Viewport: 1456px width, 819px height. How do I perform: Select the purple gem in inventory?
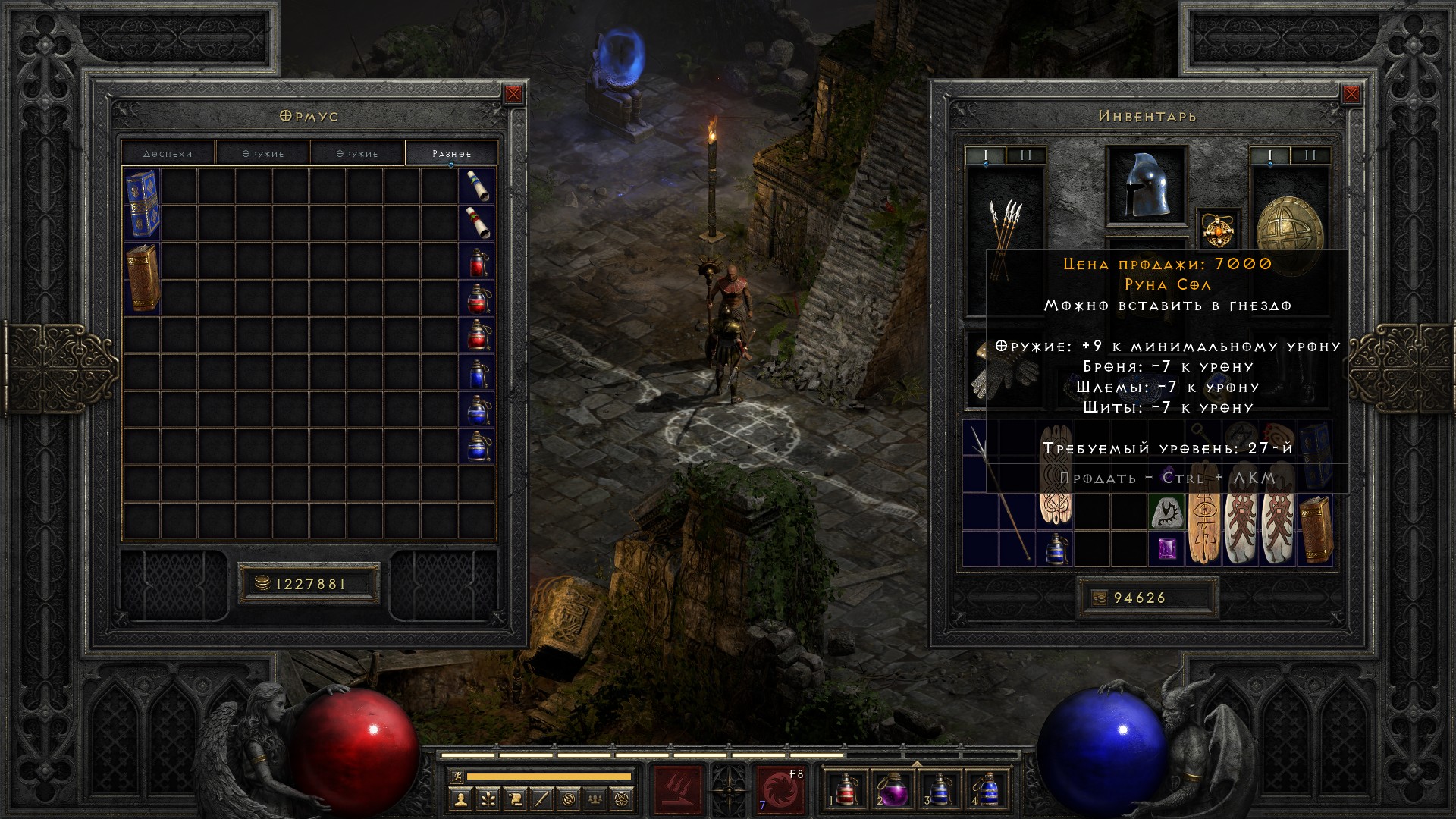coord(1166,548)
